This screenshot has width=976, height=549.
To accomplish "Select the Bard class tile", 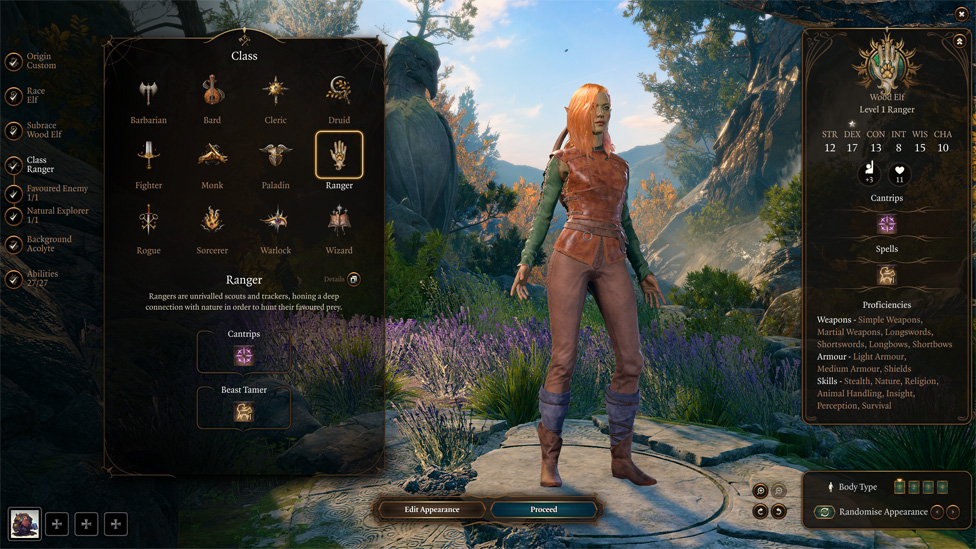I will point(212,92).
